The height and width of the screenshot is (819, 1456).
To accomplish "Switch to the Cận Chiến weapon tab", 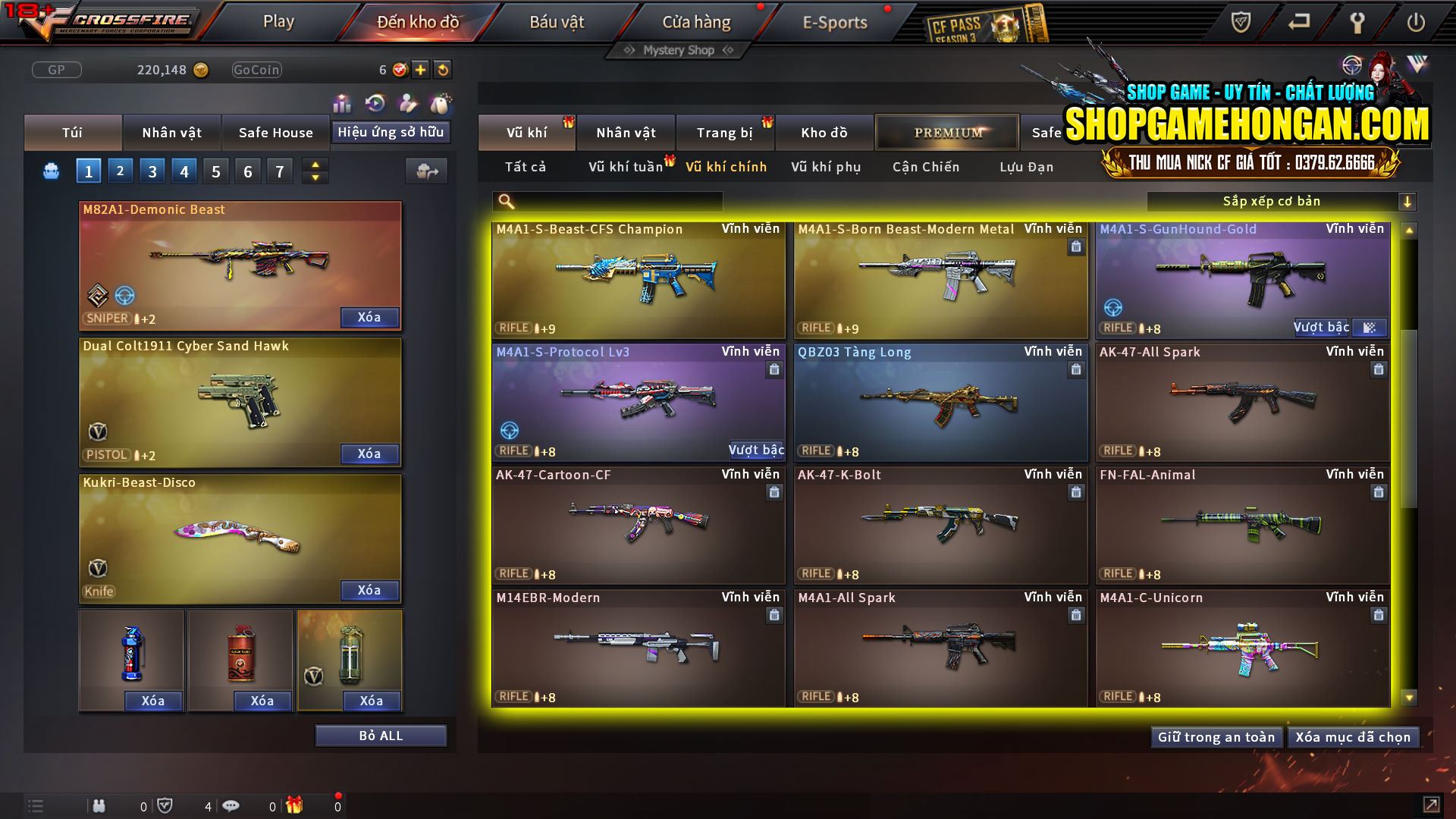I will pos(925,167).
